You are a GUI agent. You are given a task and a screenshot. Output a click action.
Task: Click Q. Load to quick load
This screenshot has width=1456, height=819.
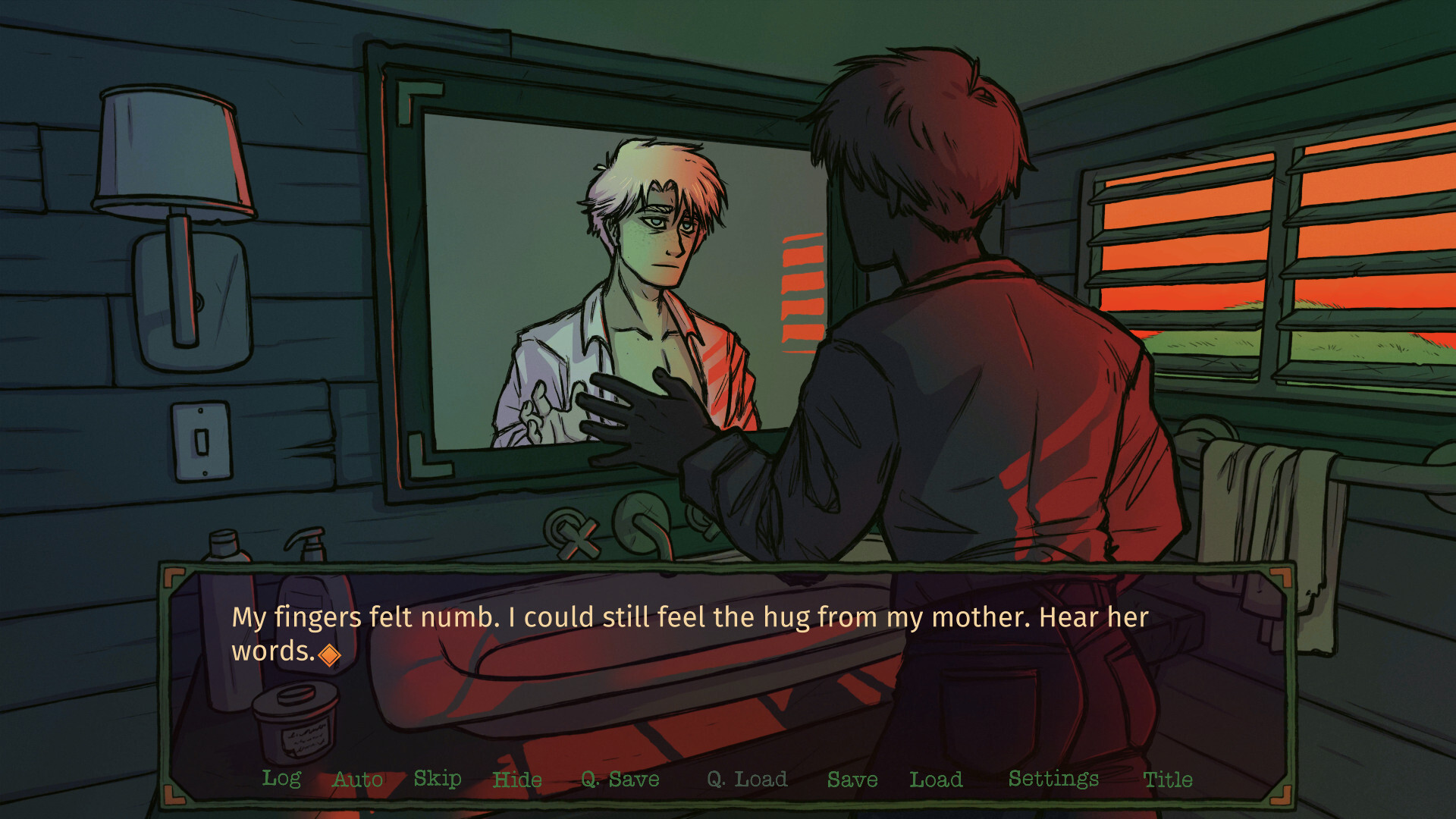(x=747, y=779)
